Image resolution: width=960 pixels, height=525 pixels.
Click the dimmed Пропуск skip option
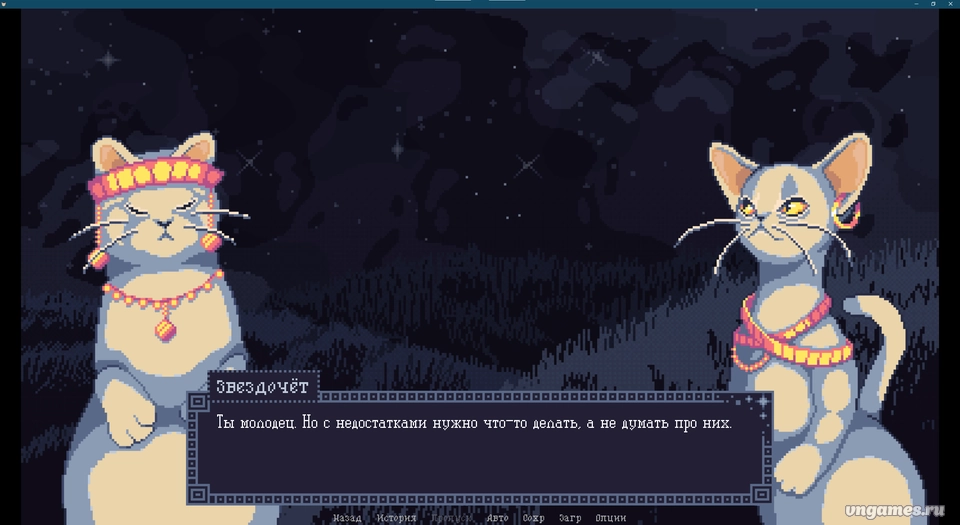[450, 518]
